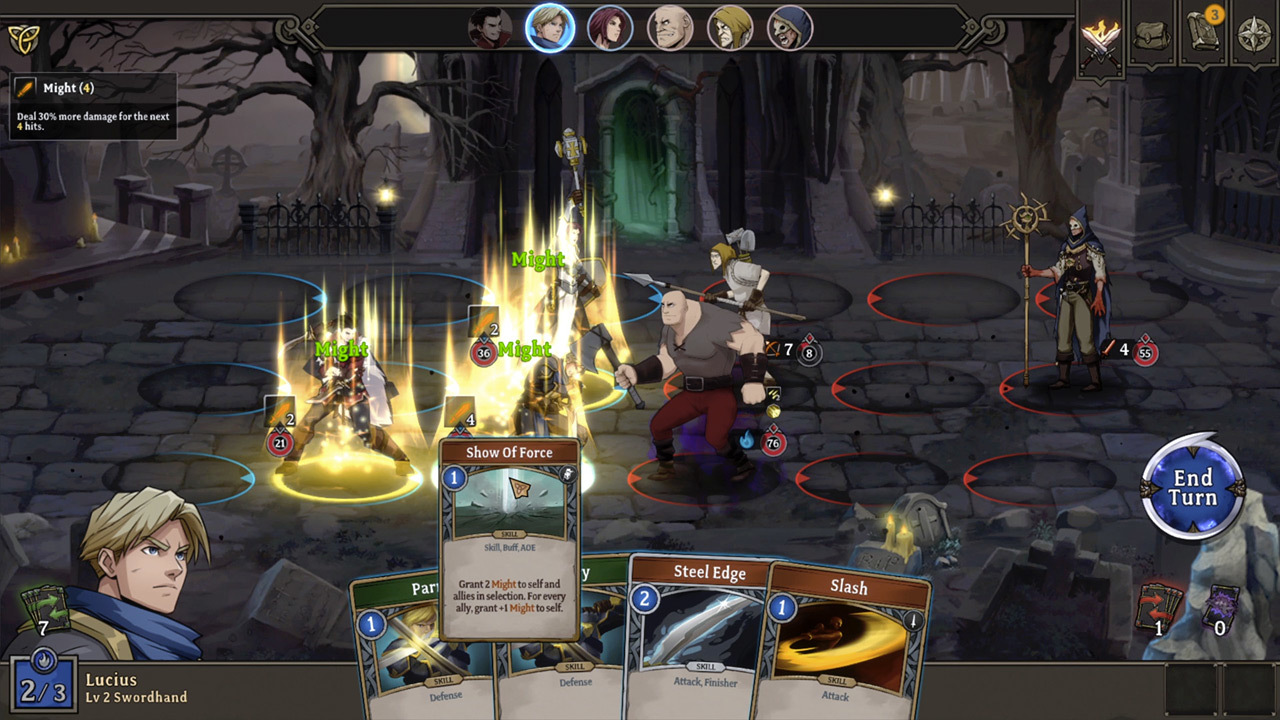Select the dark-haired hero portrait in turn order
1280x720 pixels.
(x=490, y=28)
